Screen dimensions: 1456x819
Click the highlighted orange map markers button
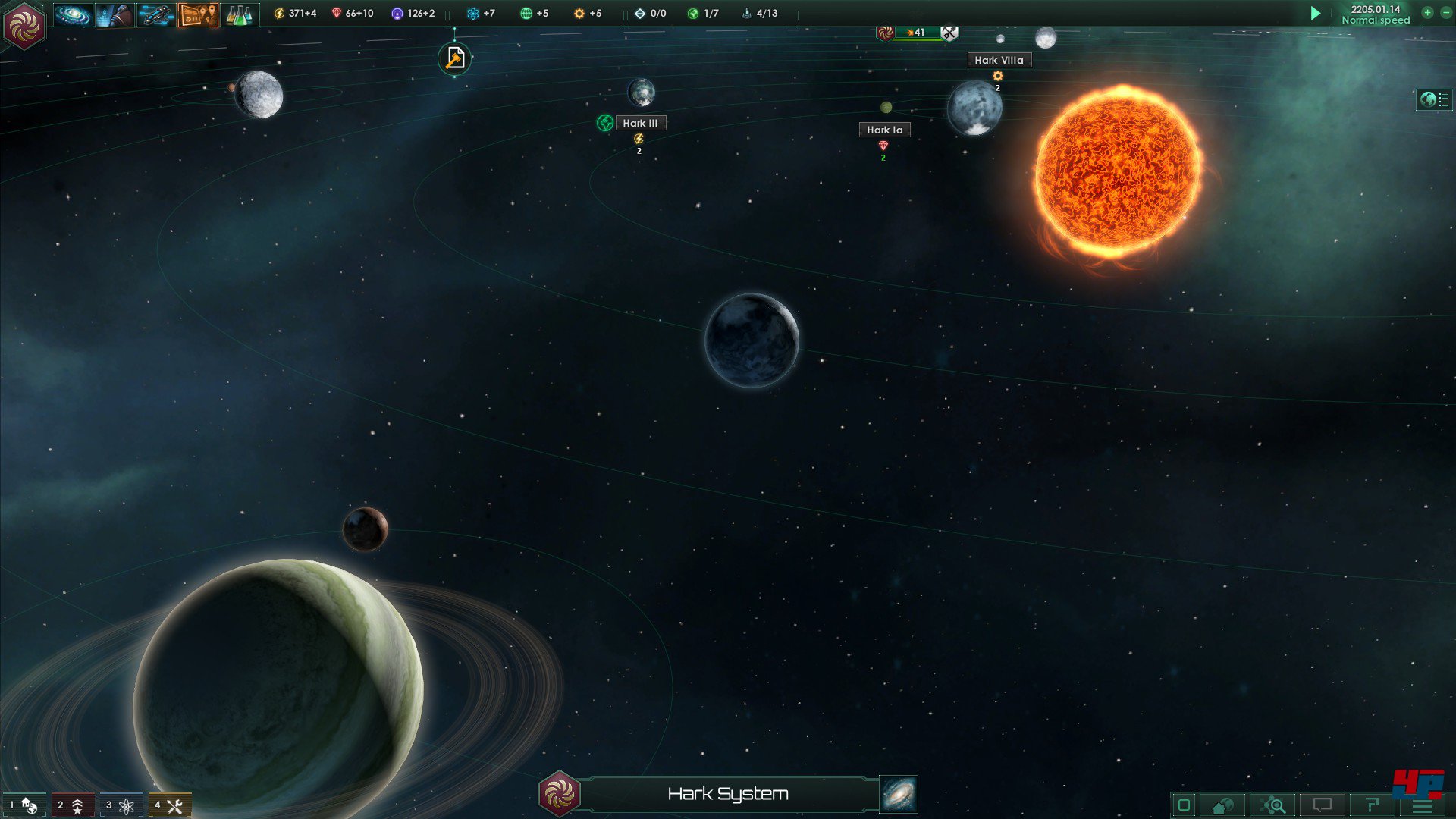(x=198, y=14)
